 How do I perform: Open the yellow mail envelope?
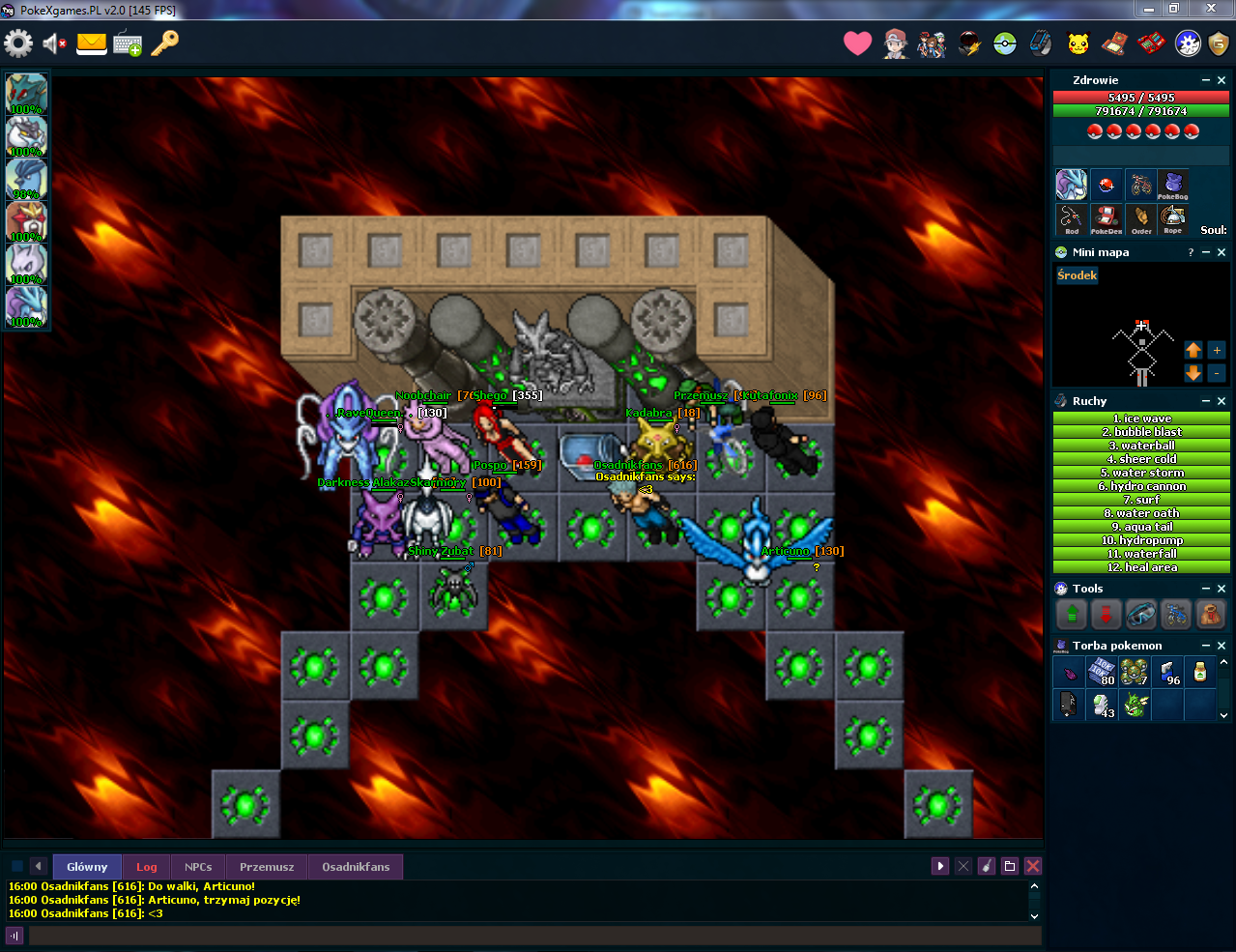click(x=92, y=43)
